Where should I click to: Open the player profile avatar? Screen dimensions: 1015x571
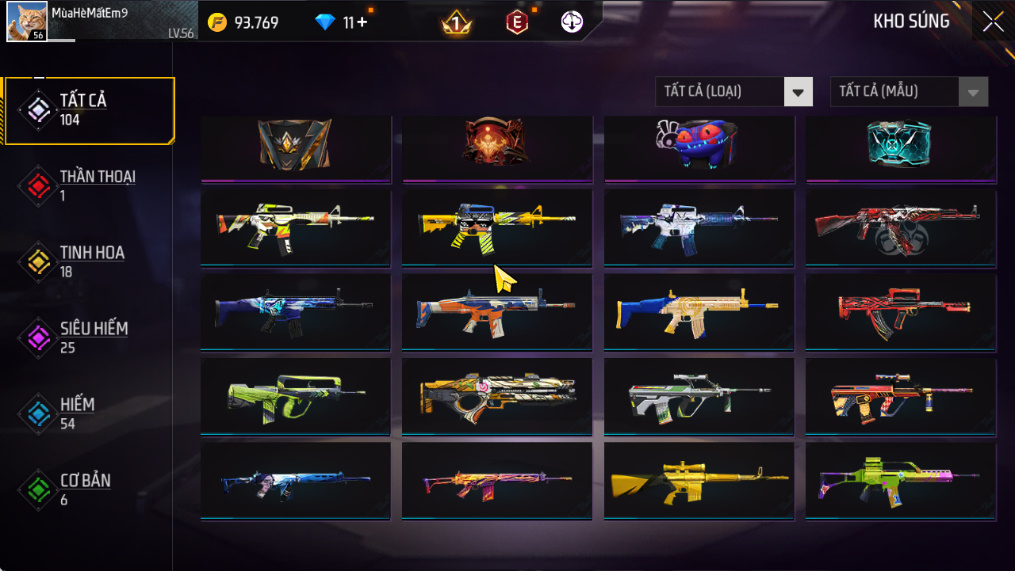(27, 22)
